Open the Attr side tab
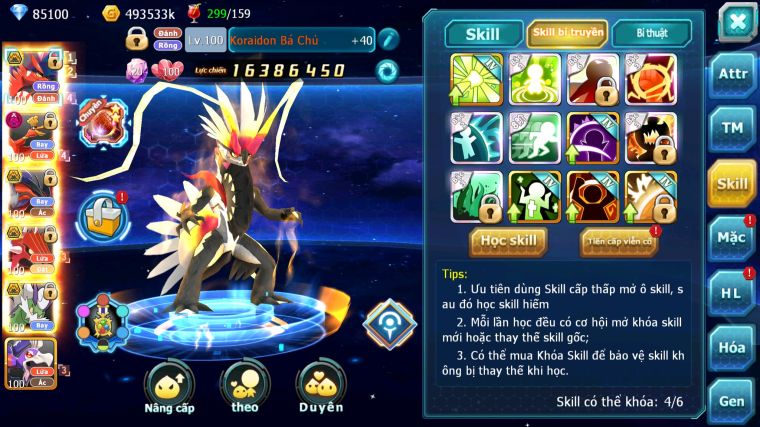Image resolution: width=760 pixels, height=427 pixels. pyautogui.click(x=732, y=76)
